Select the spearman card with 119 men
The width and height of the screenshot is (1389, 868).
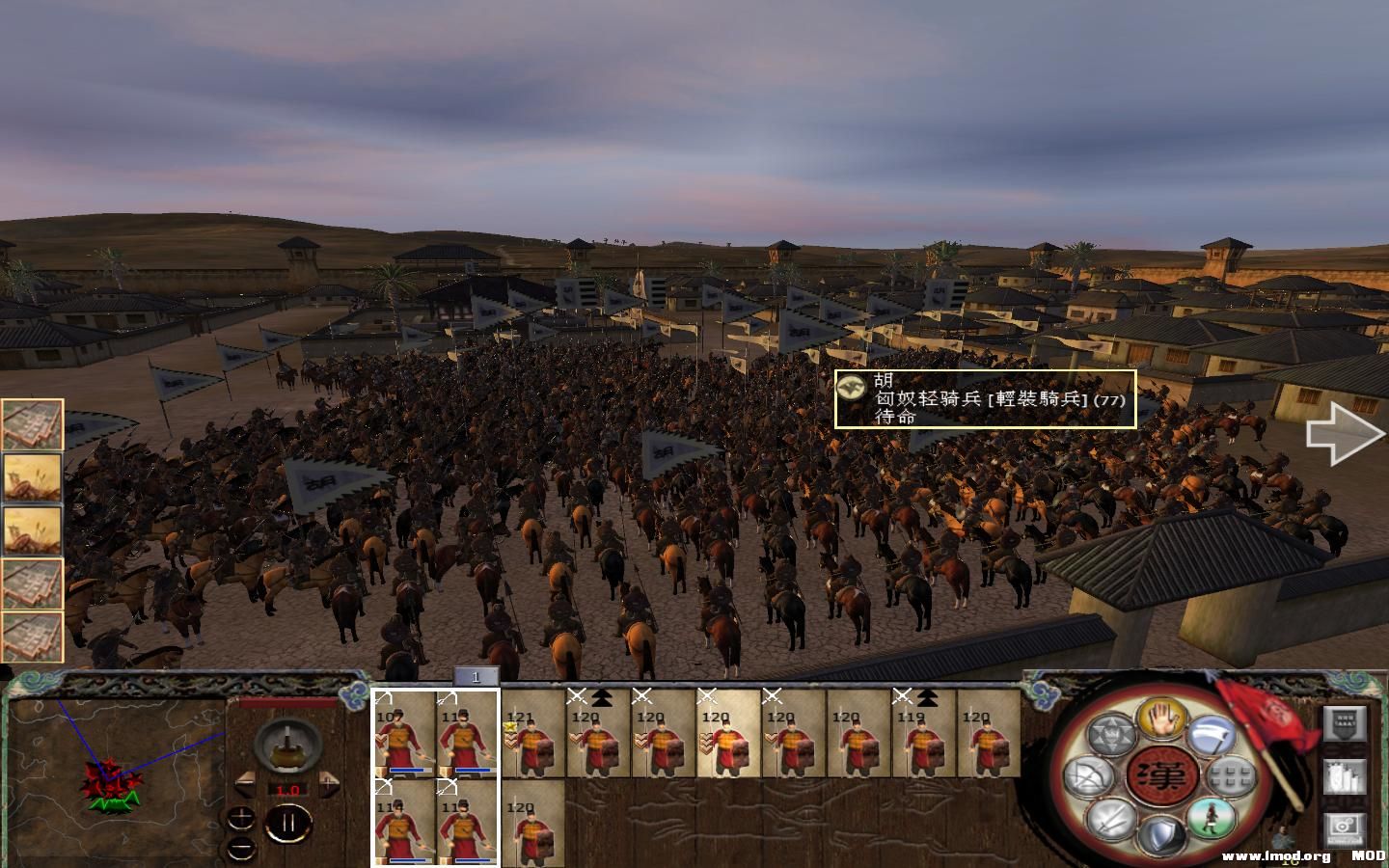pos(923,735)
